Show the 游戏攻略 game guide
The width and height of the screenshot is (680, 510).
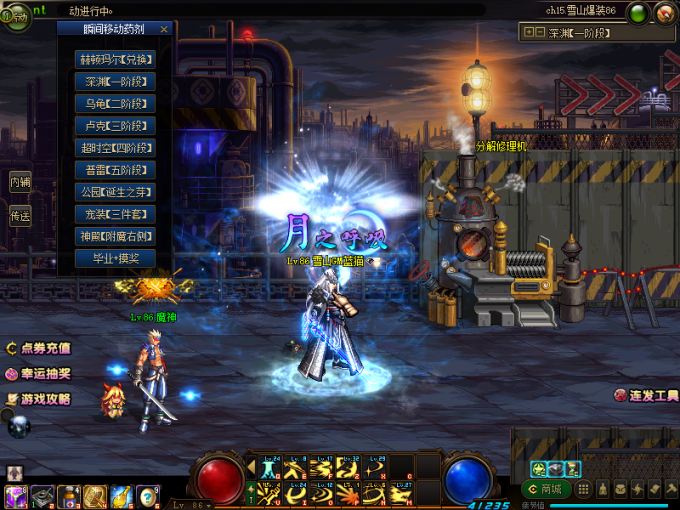coord(38,399)
